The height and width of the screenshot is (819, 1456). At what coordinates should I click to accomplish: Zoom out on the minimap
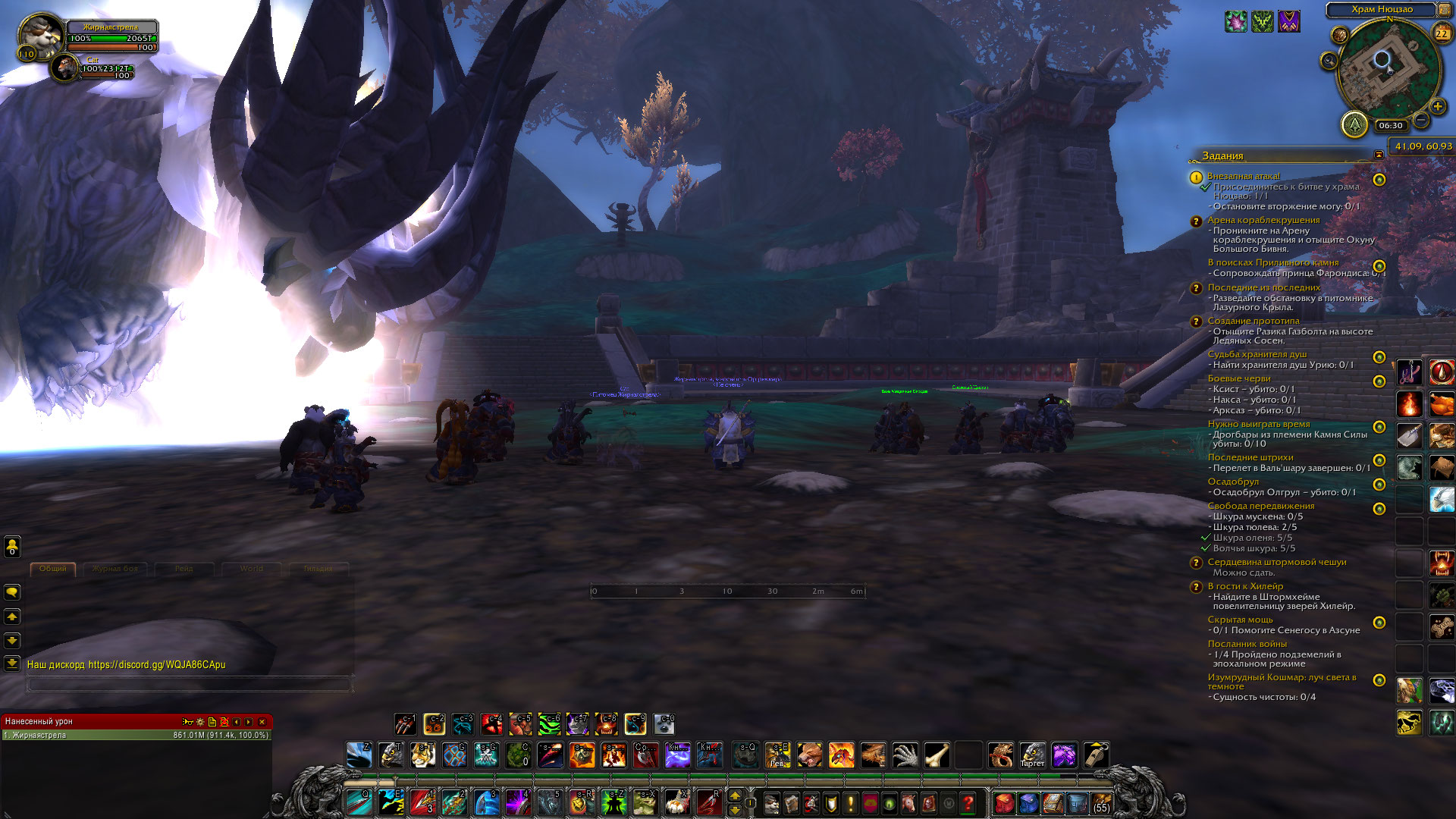(x=1421, y=121)
